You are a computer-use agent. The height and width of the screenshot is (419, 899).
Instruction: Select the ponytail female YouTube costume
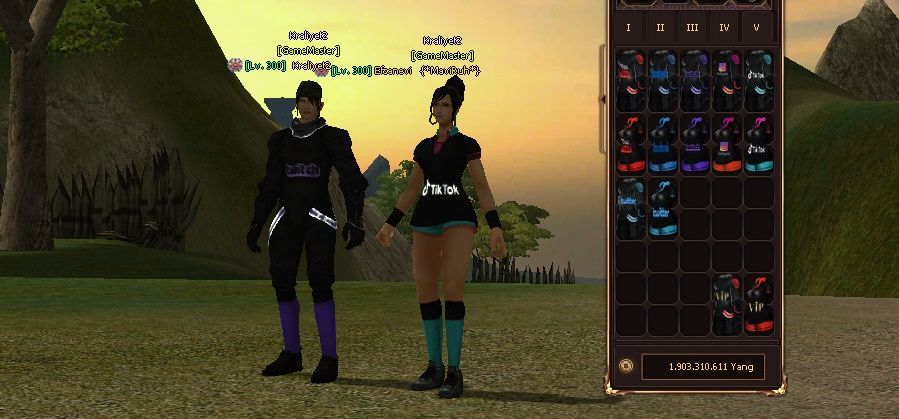pyautogui.click(x=629, y=145)
